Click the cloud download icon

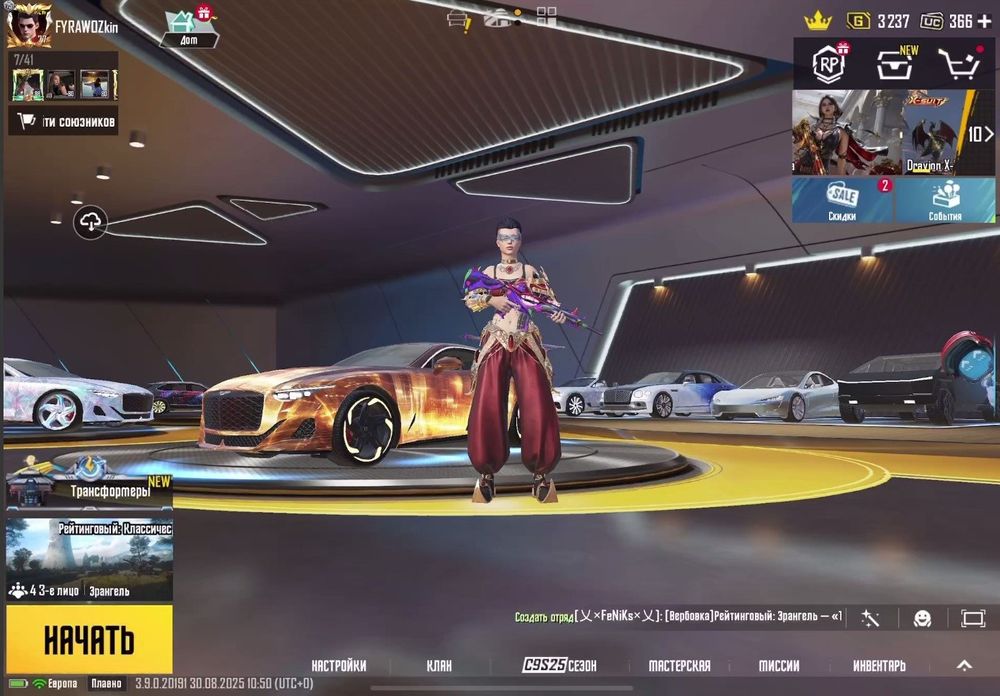91,222
